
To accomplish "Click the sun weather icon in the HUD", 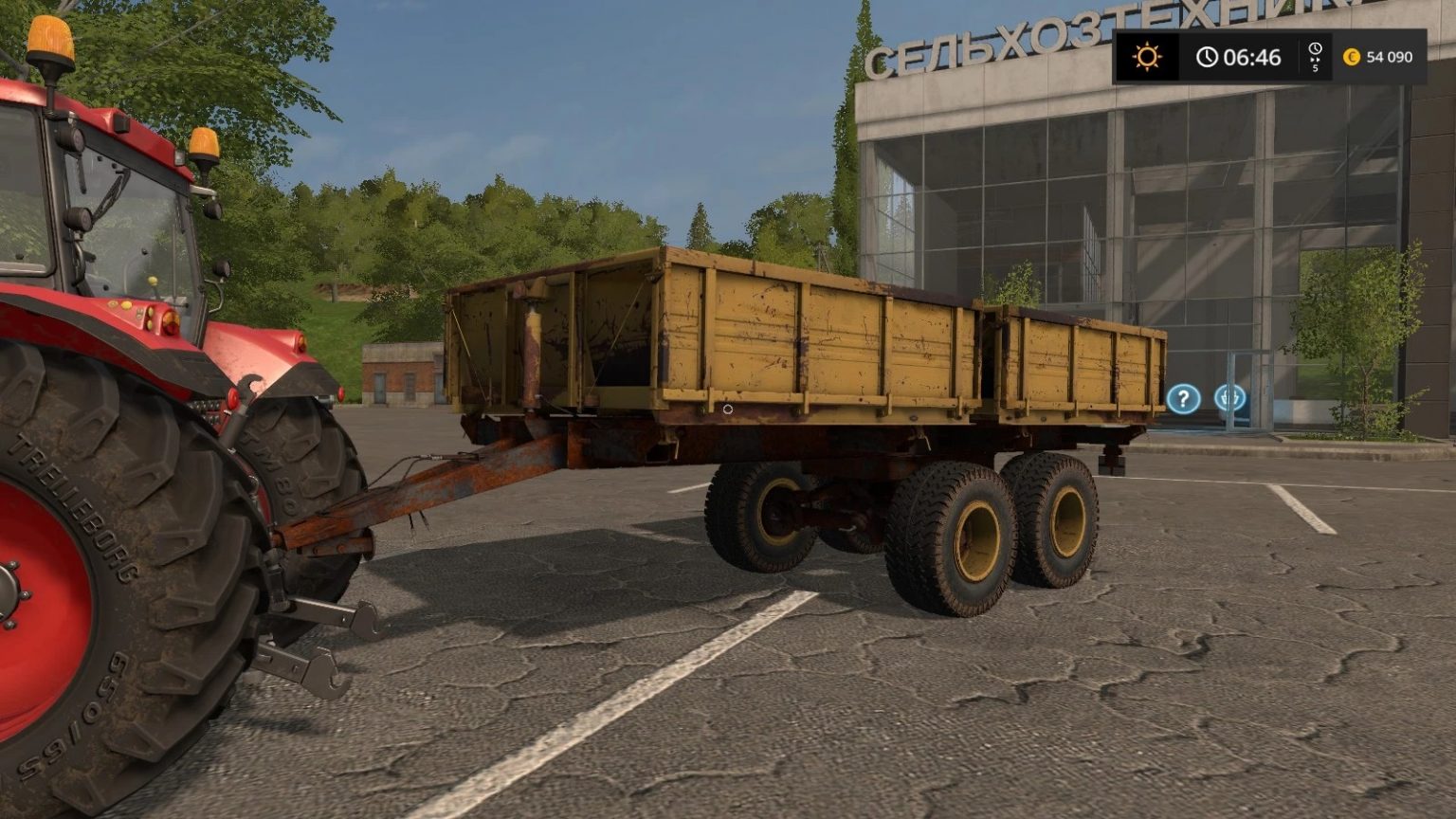I will click(x=1147, y=56).
